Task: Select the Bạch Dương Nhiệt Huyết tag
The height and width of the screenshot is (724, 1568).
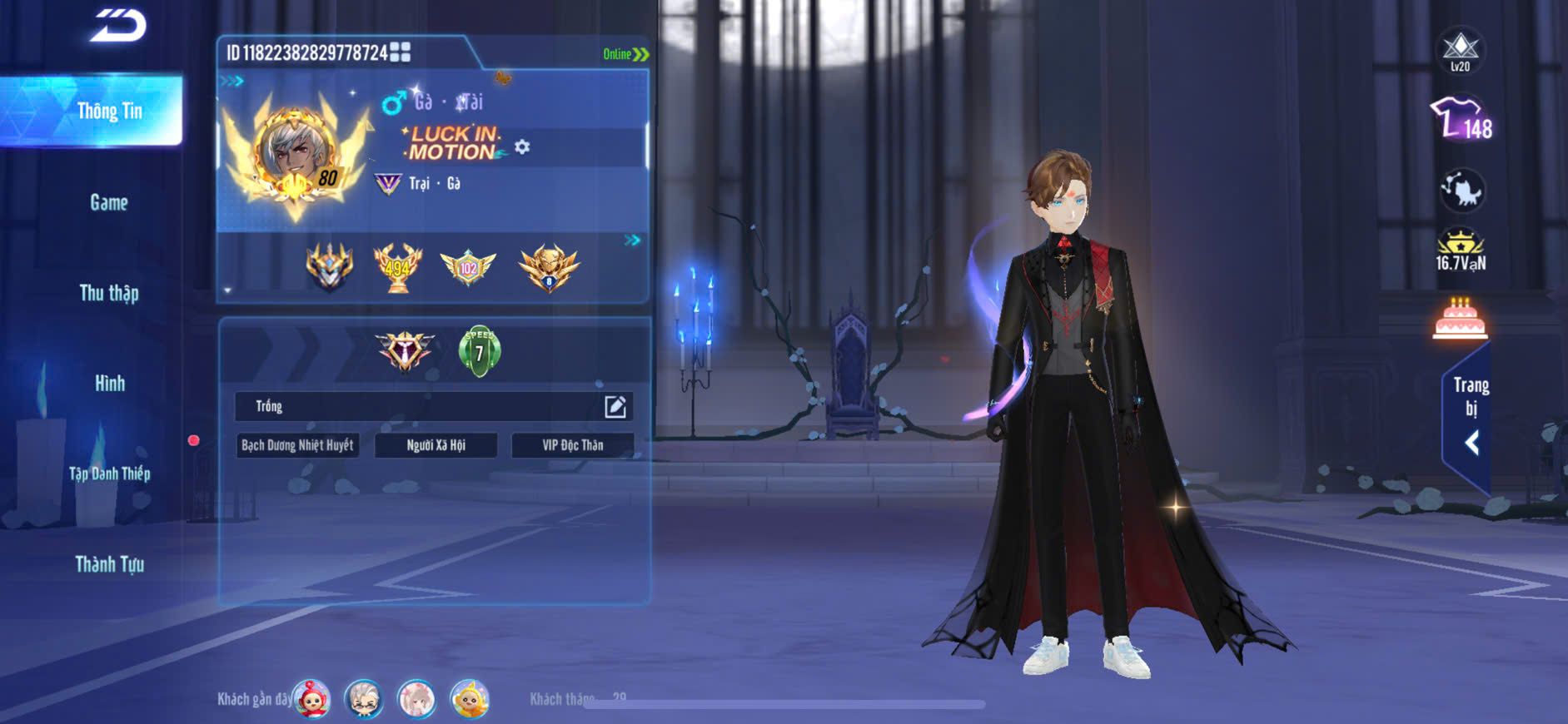Action: pyautogui.click(x=297, y=445)
